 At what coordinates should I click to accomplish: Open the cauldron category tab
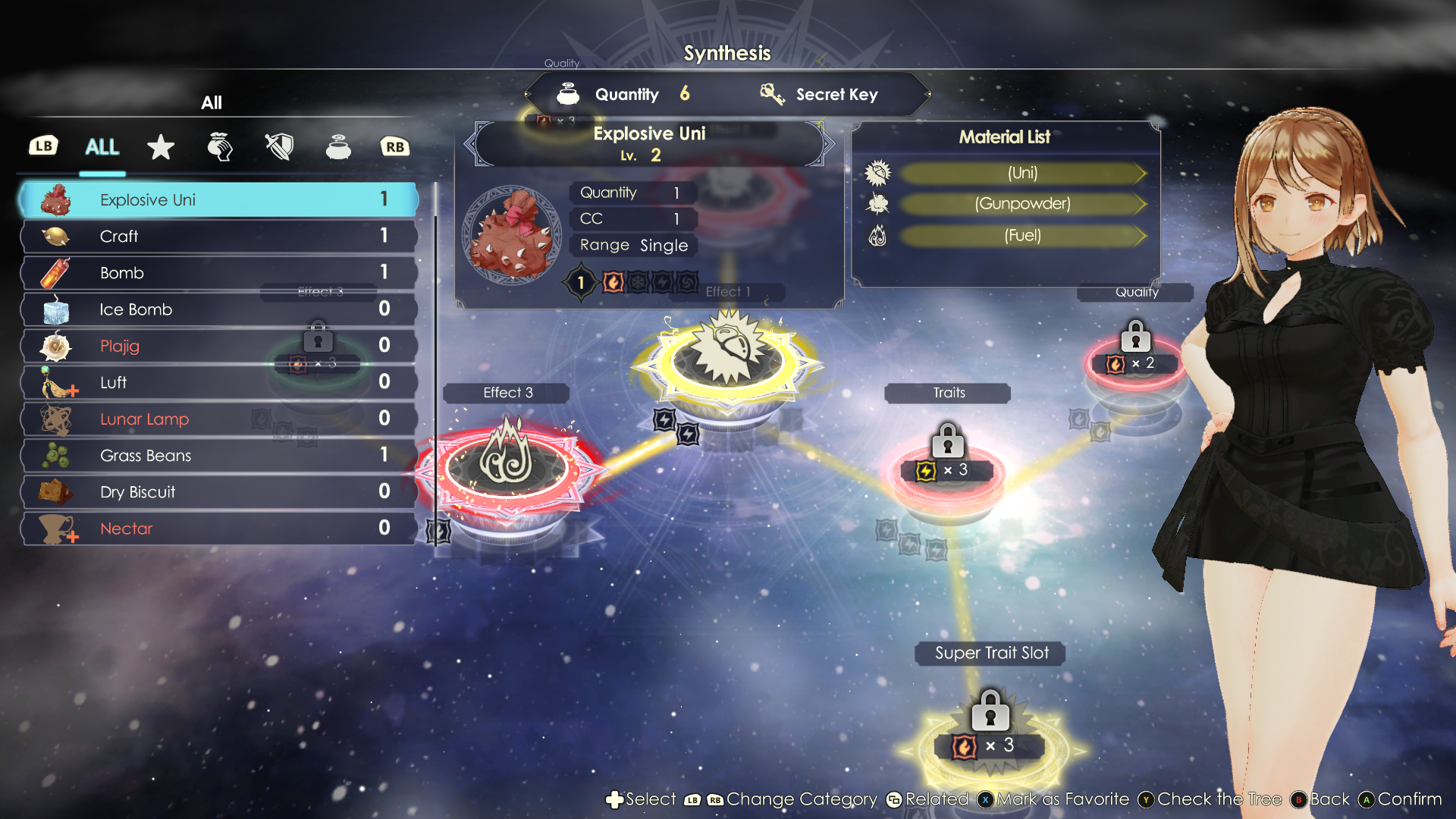(x=338, y=147)
